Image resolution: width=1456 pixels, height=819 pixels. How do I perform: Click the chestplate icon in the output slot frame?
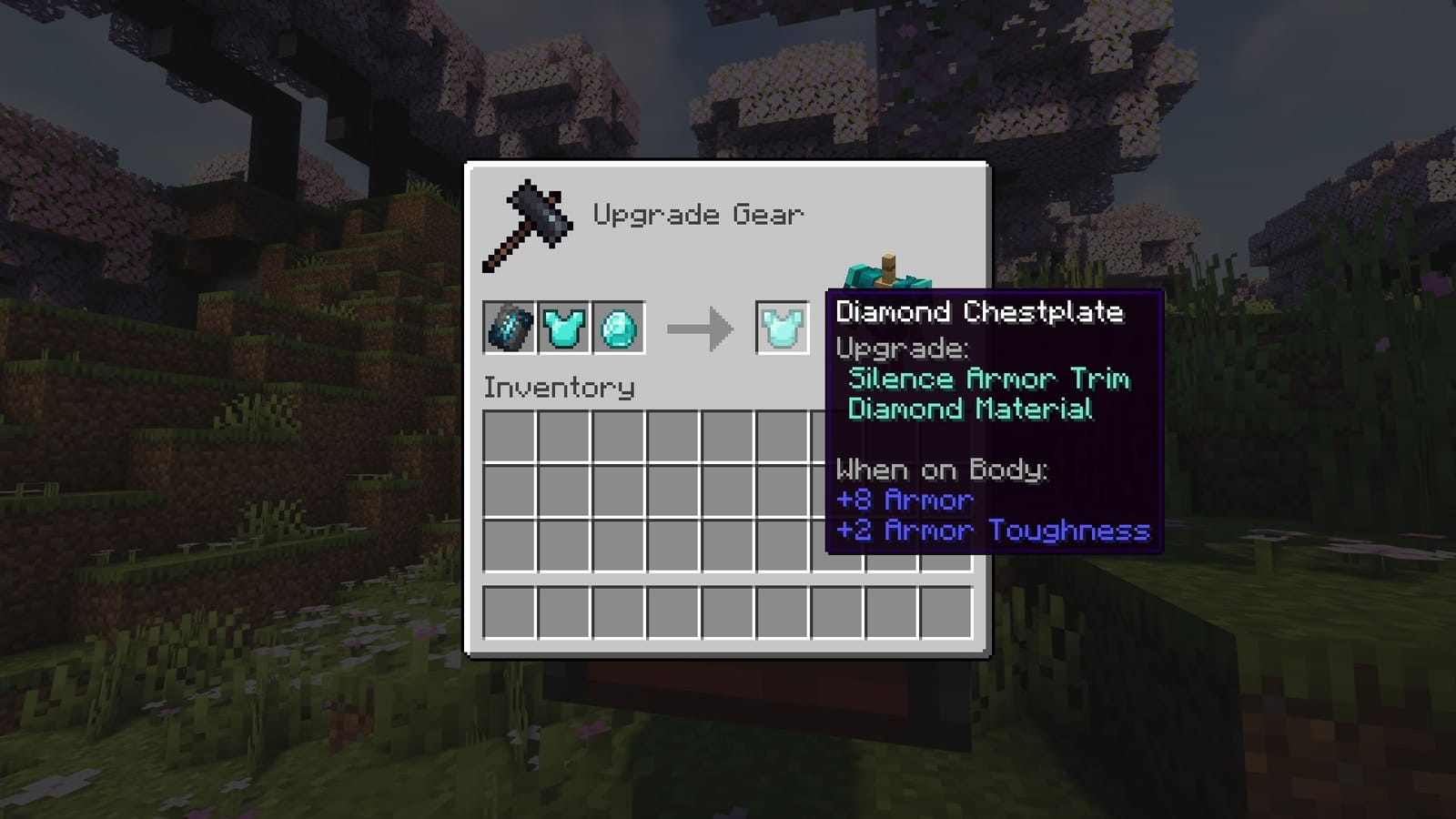tap(782, 328)
